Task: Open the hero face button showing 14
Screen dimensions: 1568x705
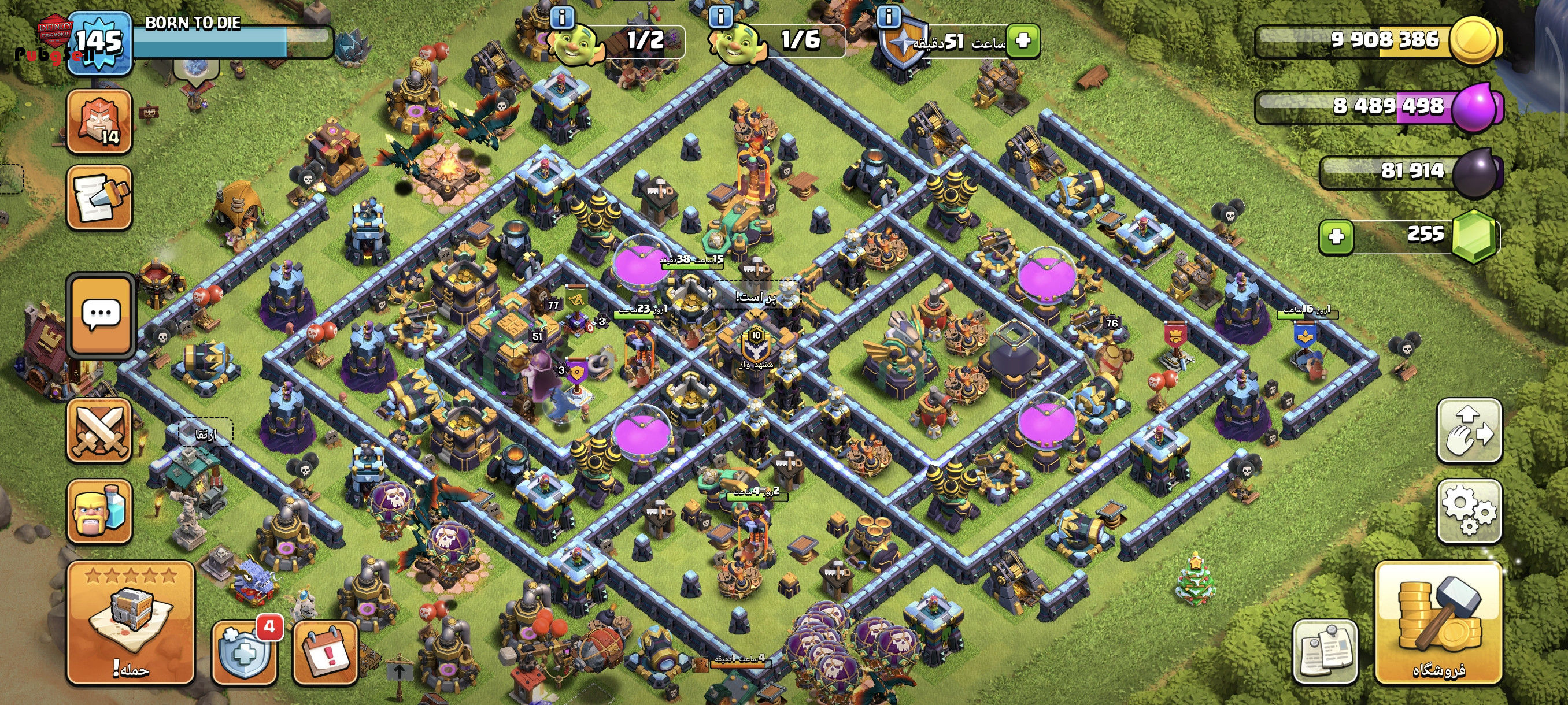Action: 99,121
